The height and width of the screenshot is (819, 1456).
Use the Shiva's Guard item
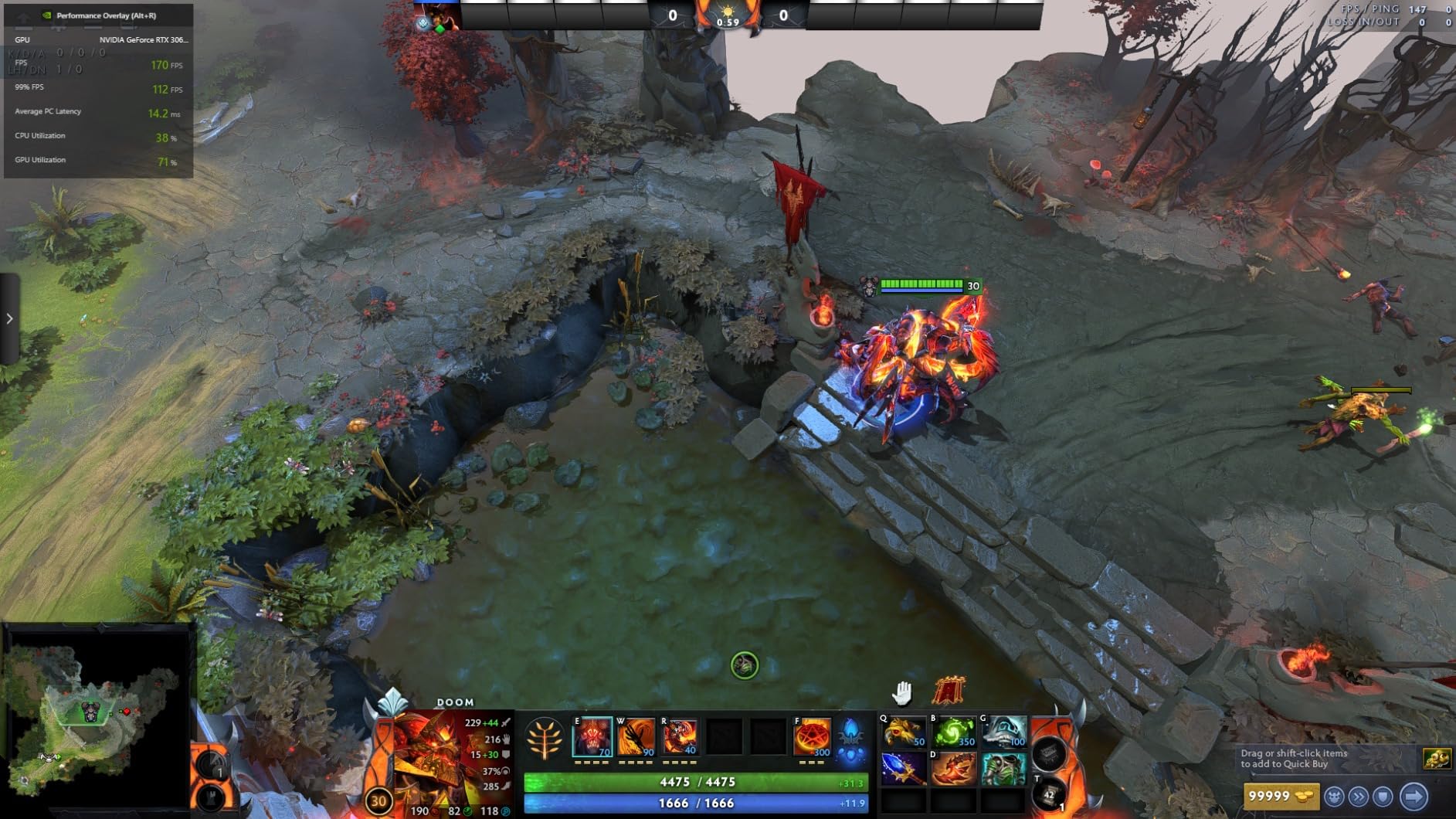pyautogui.click(x=1003, y=732)
